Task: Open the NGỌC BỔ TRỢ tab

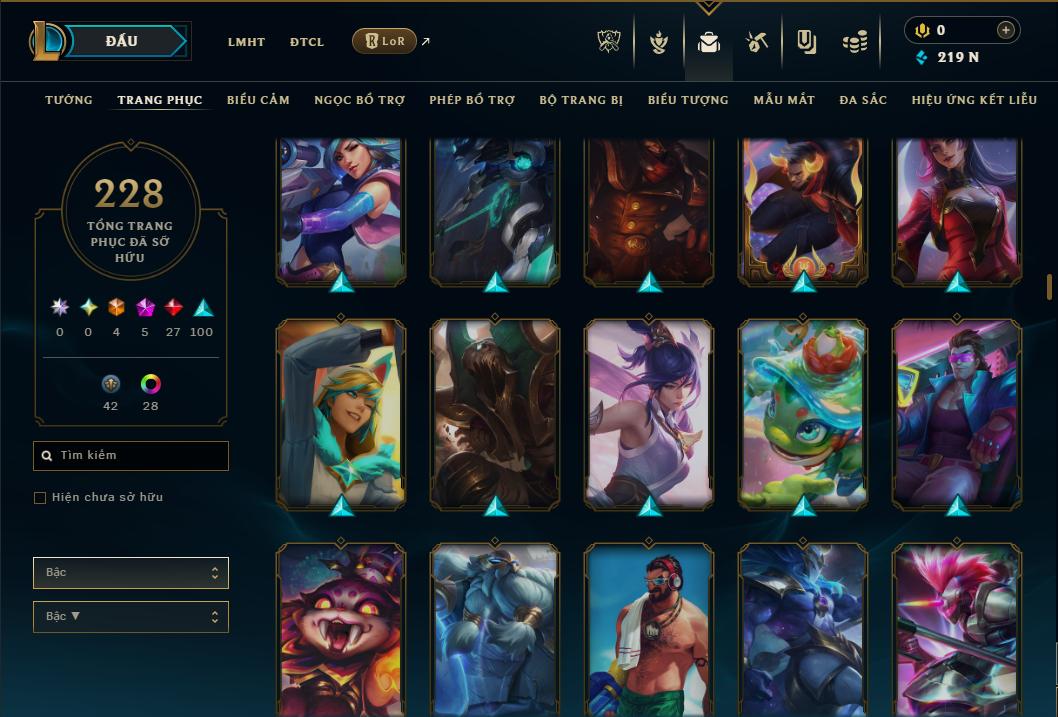Action: pyautogui.click(x=359, y=100)
